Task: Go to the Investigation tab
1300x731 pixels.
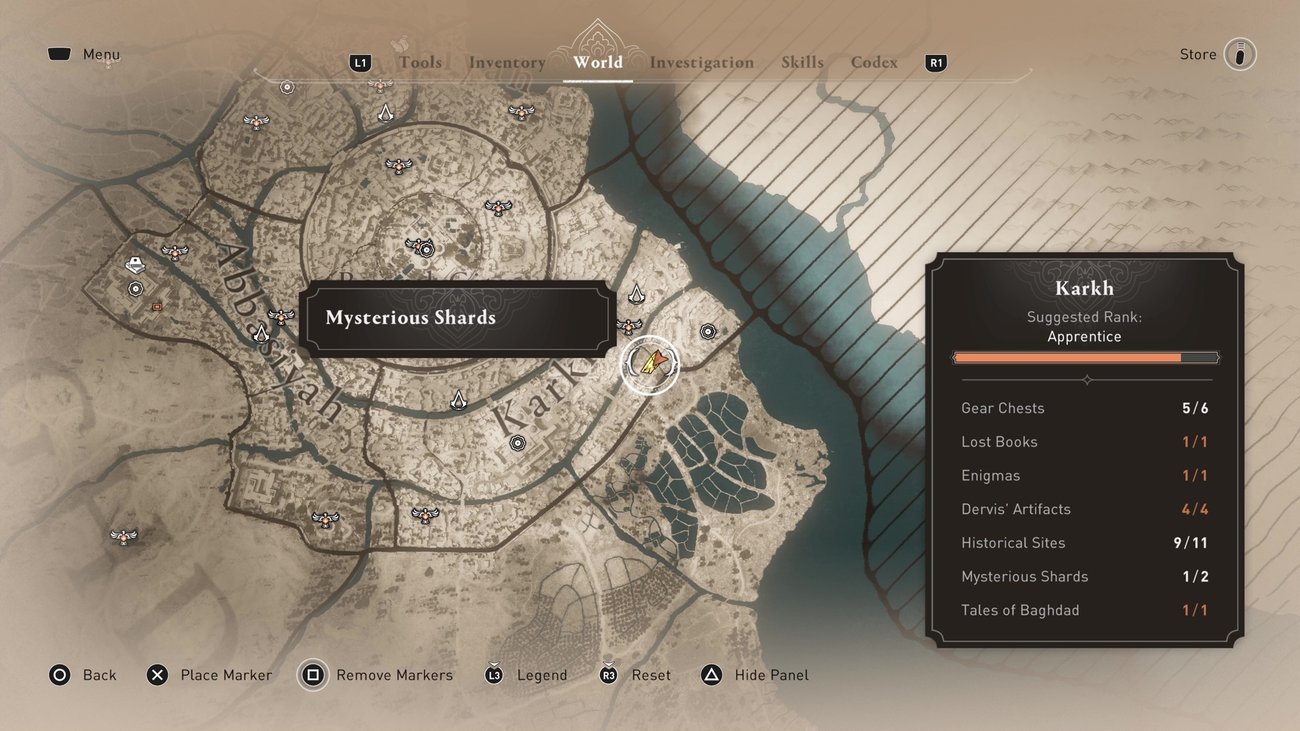Action: [702, 62]
